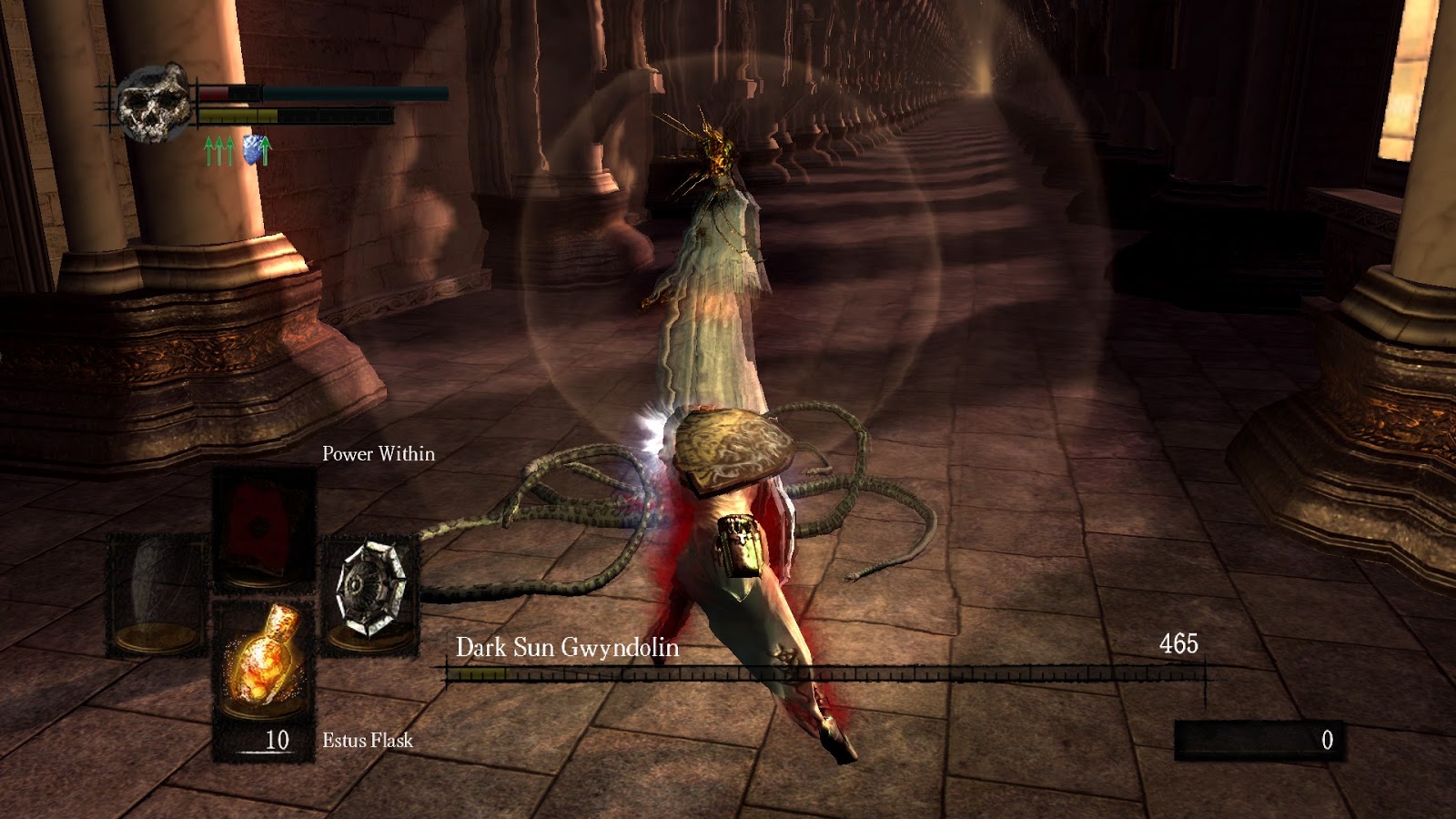1456x819 pixels.
Task: Click the green arrows buff icon
Action: (218, 150)
